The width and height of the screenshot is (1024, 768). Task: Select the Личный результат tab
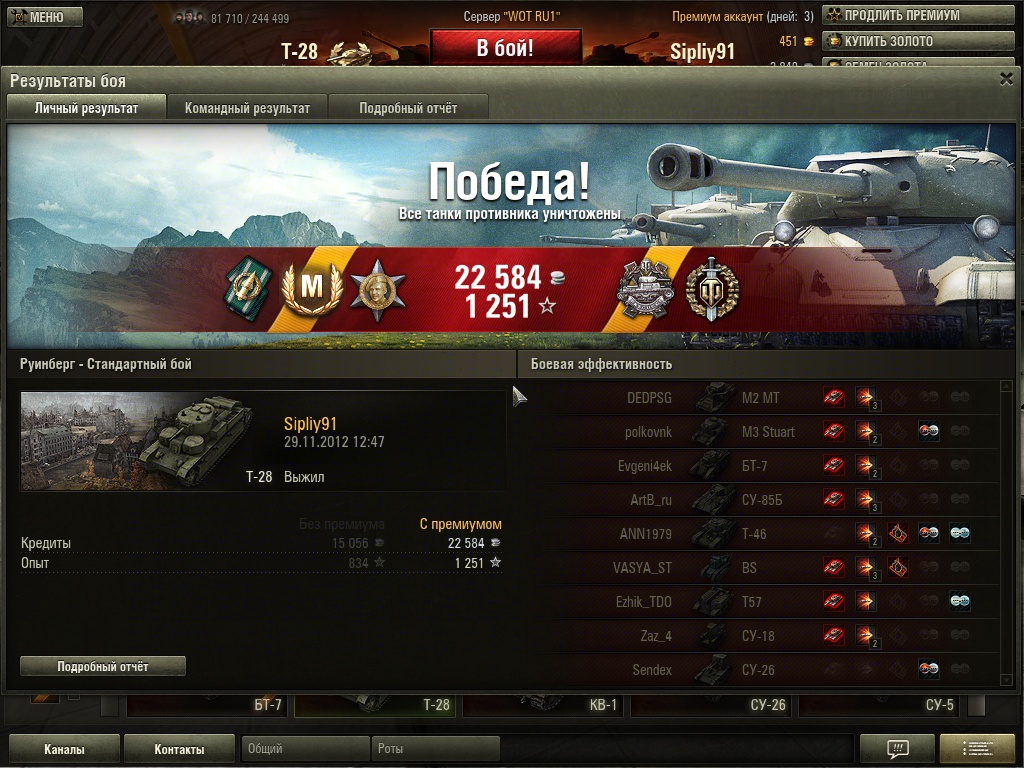point(86,108)
